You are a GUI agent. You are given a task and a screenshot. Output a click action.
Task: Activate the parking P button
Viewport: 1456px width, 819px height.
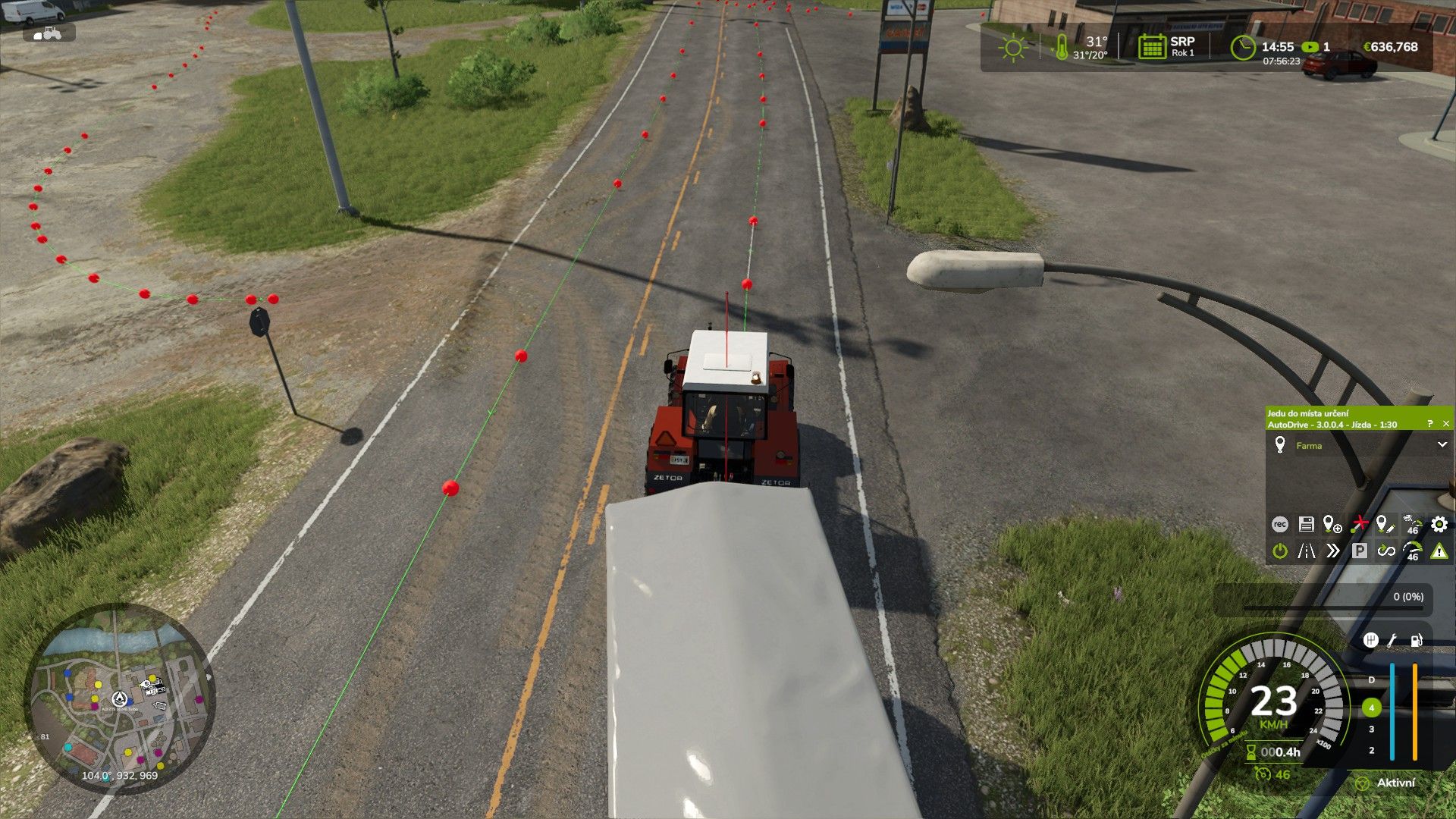click(x=1359, y=551)
